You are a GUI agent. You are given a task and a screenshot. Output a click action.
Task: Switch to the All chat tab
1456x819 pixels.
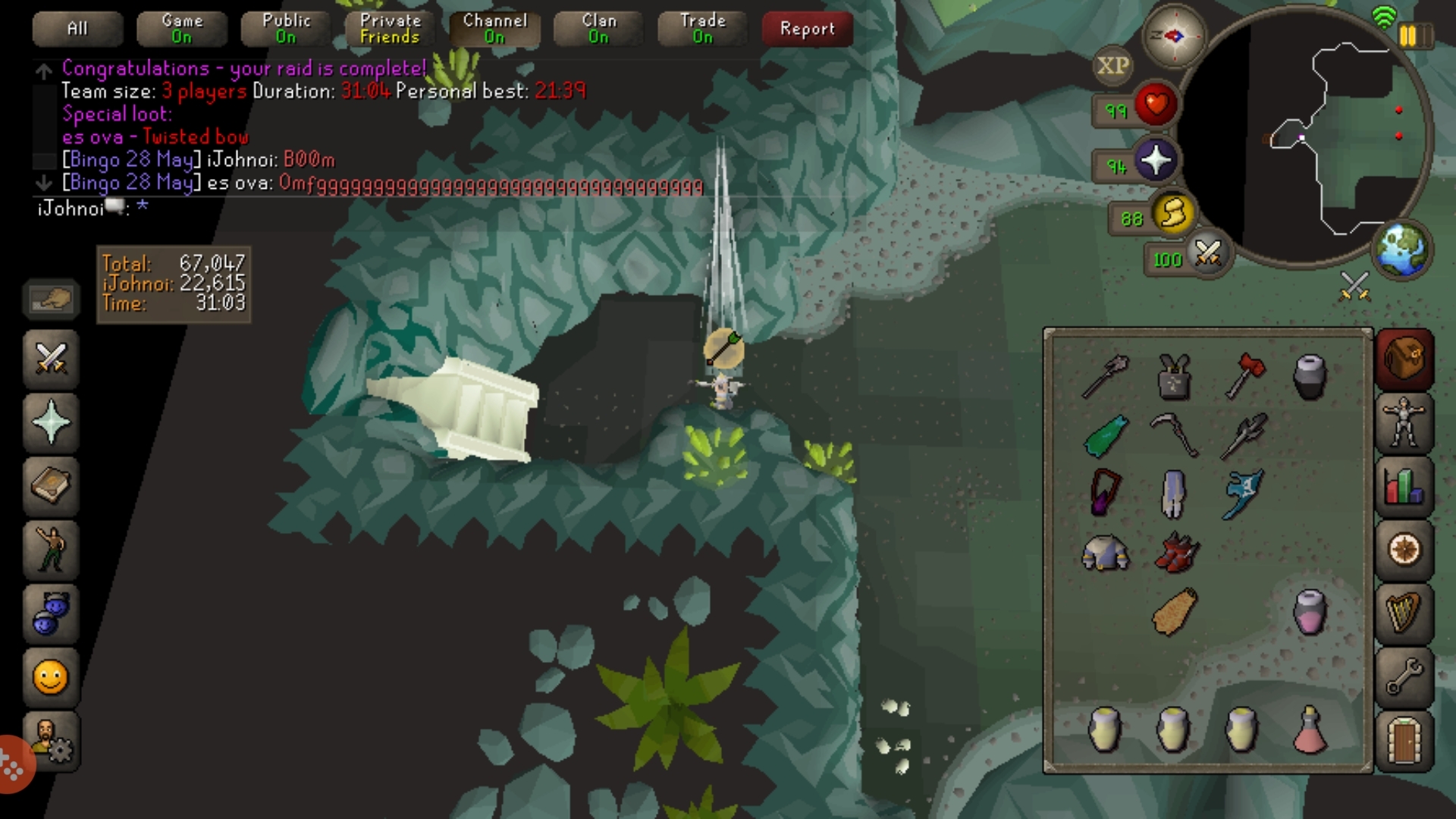pyautogui.click(x=77, y=29)
